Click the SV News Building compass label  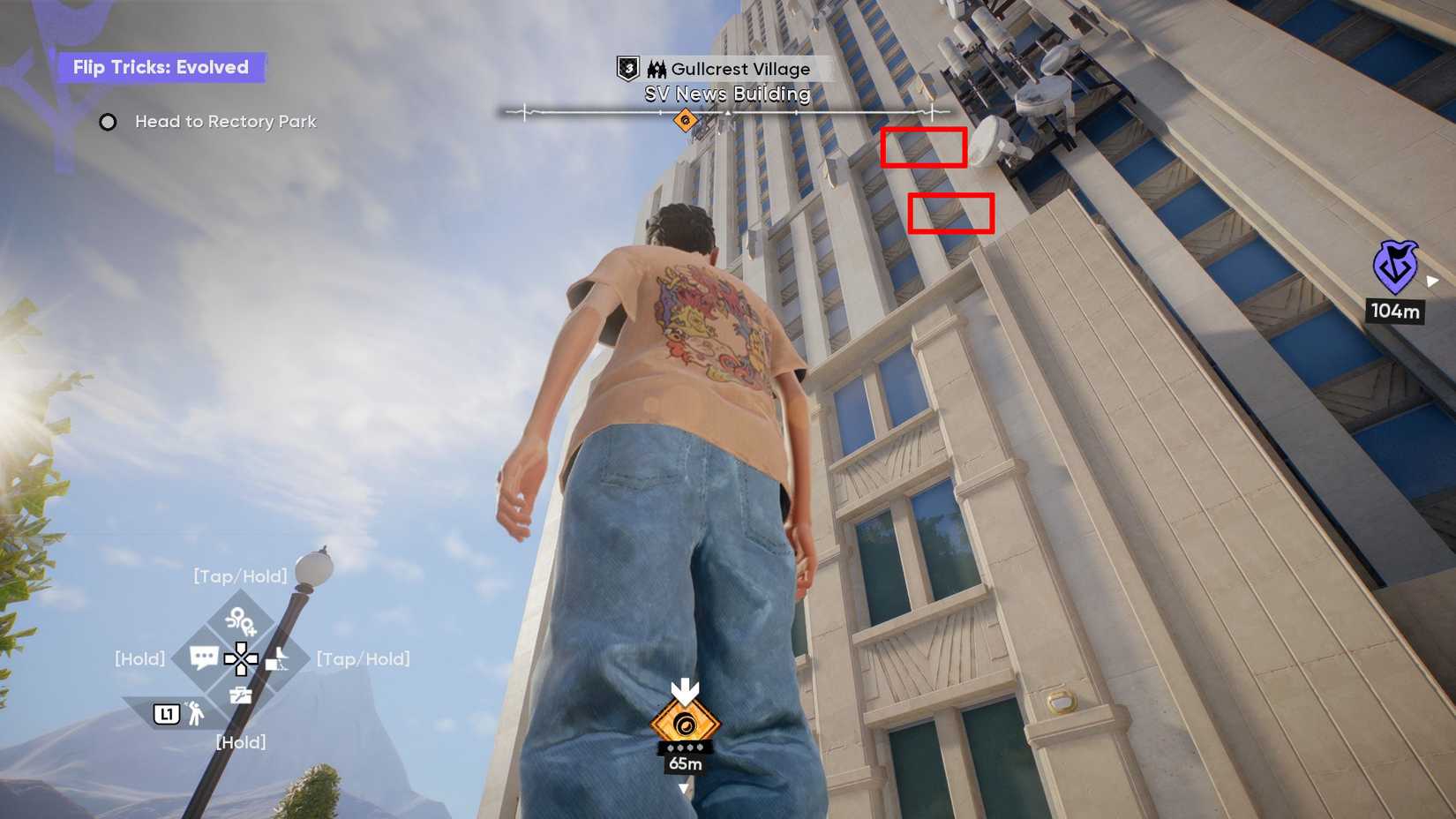(x=726, y=94)
